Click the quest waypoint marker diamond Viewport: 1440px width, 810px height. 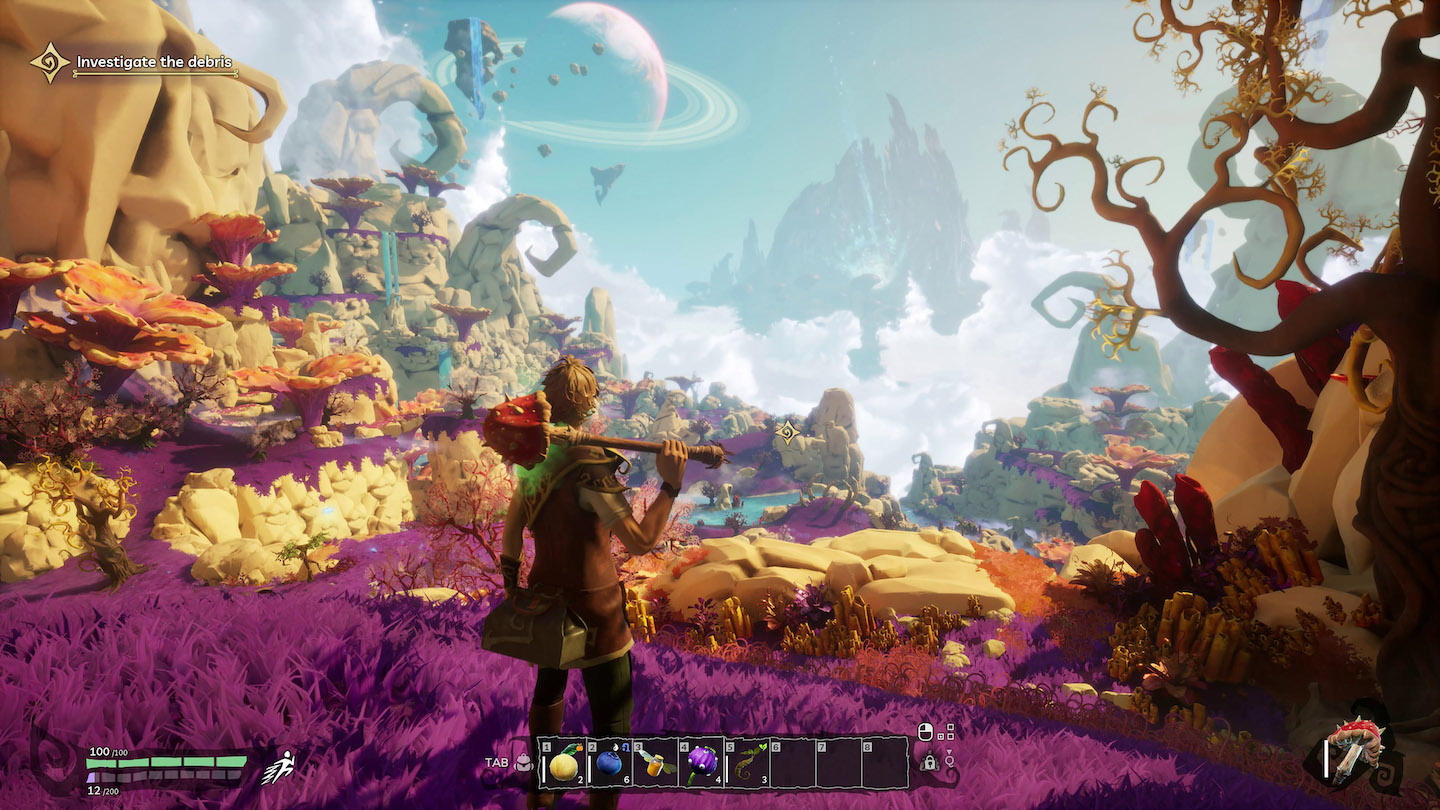pos(788,432)
